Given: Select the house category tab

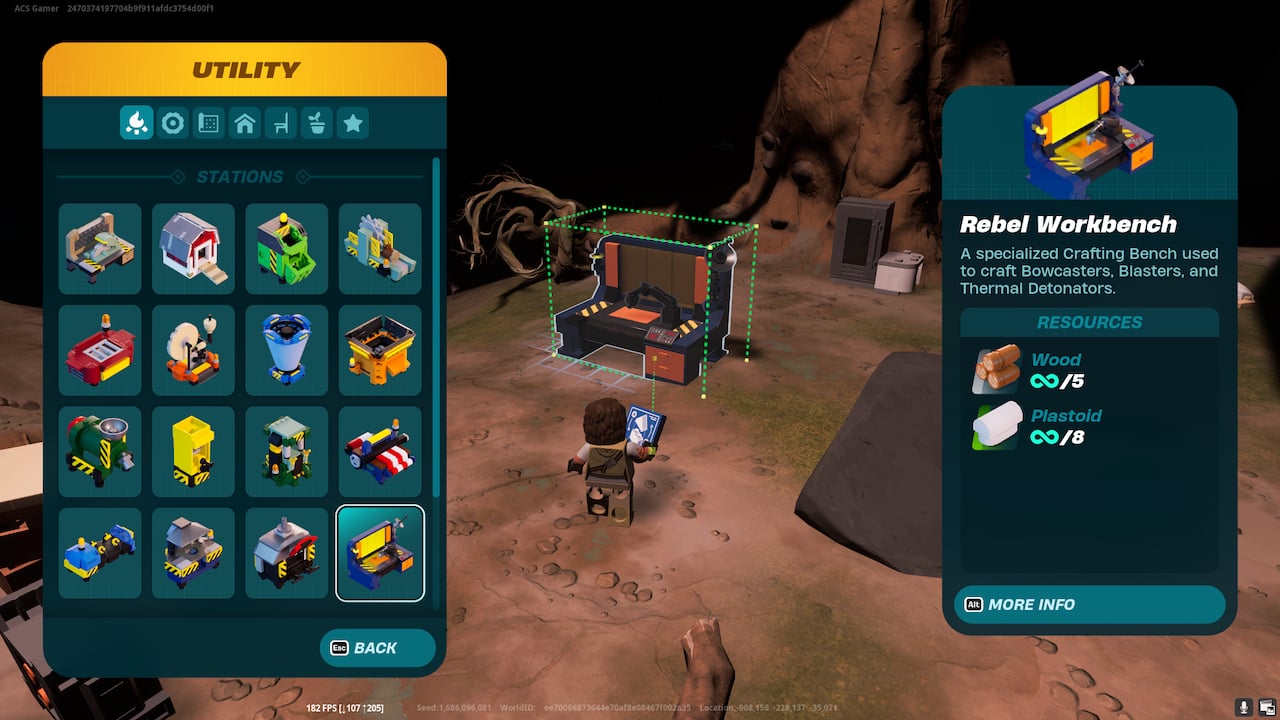Looking at the screenshot, I should (245, 123).
